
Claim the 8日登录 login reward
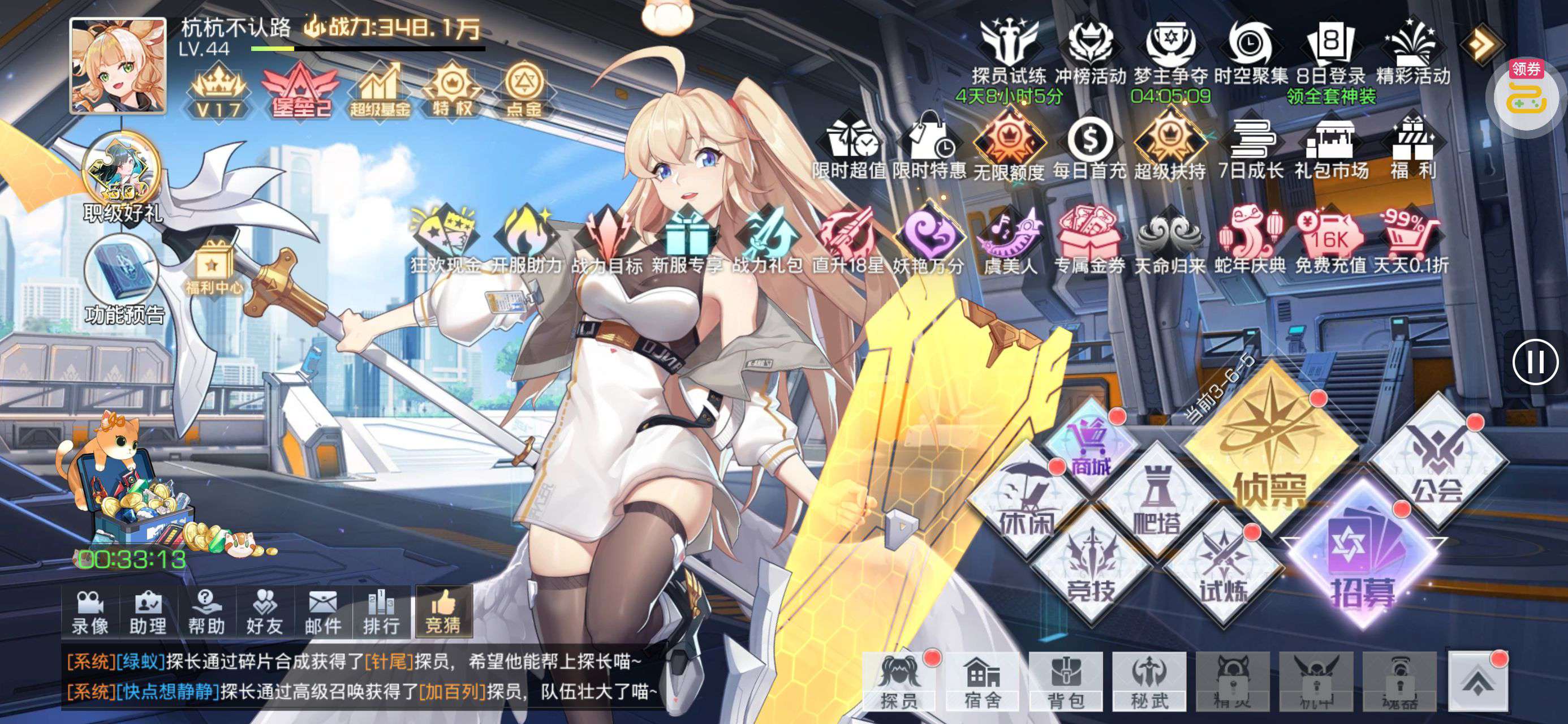[1330, 55]
